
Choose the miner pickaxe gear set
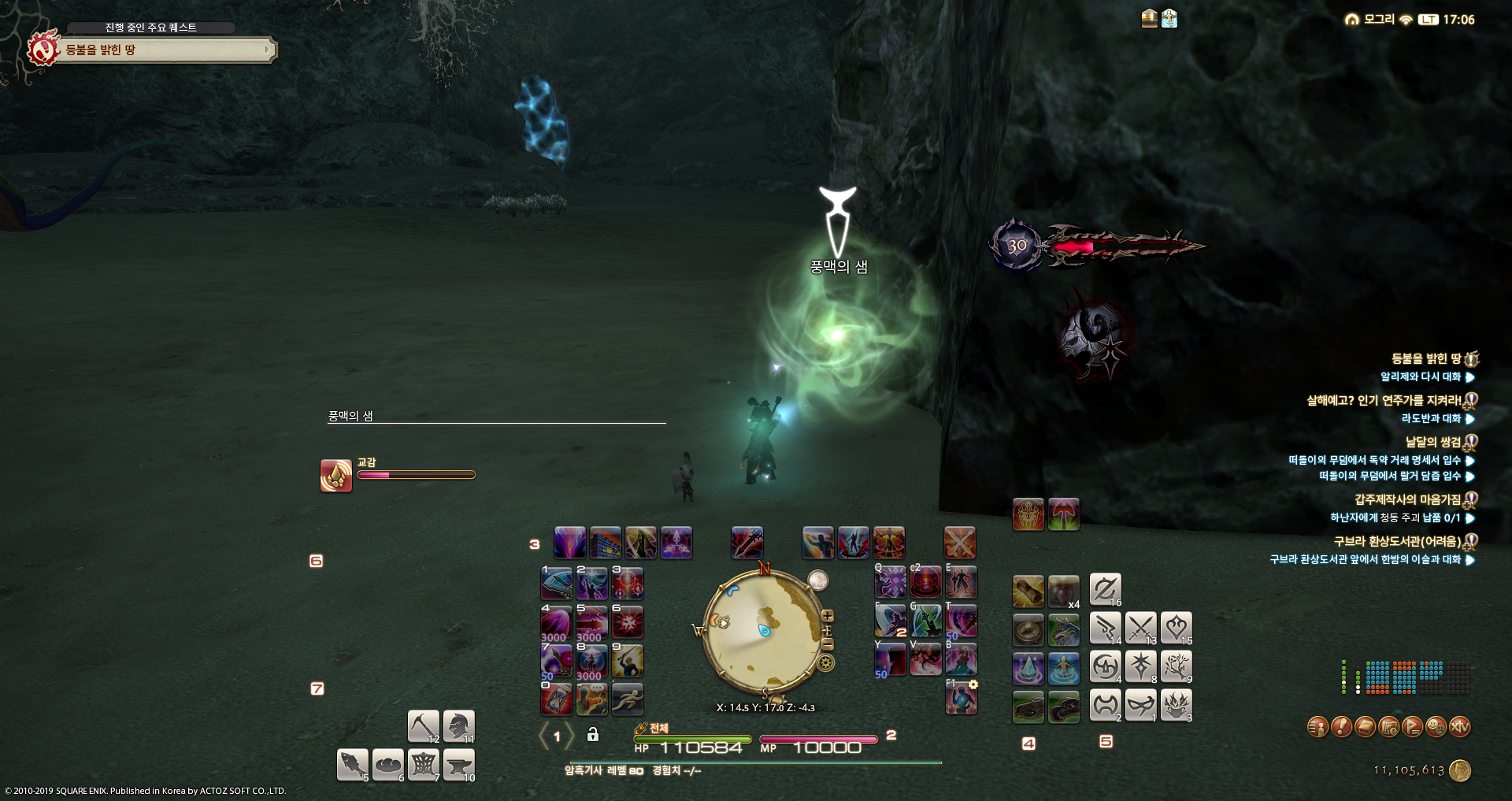(x=423, y=725)
